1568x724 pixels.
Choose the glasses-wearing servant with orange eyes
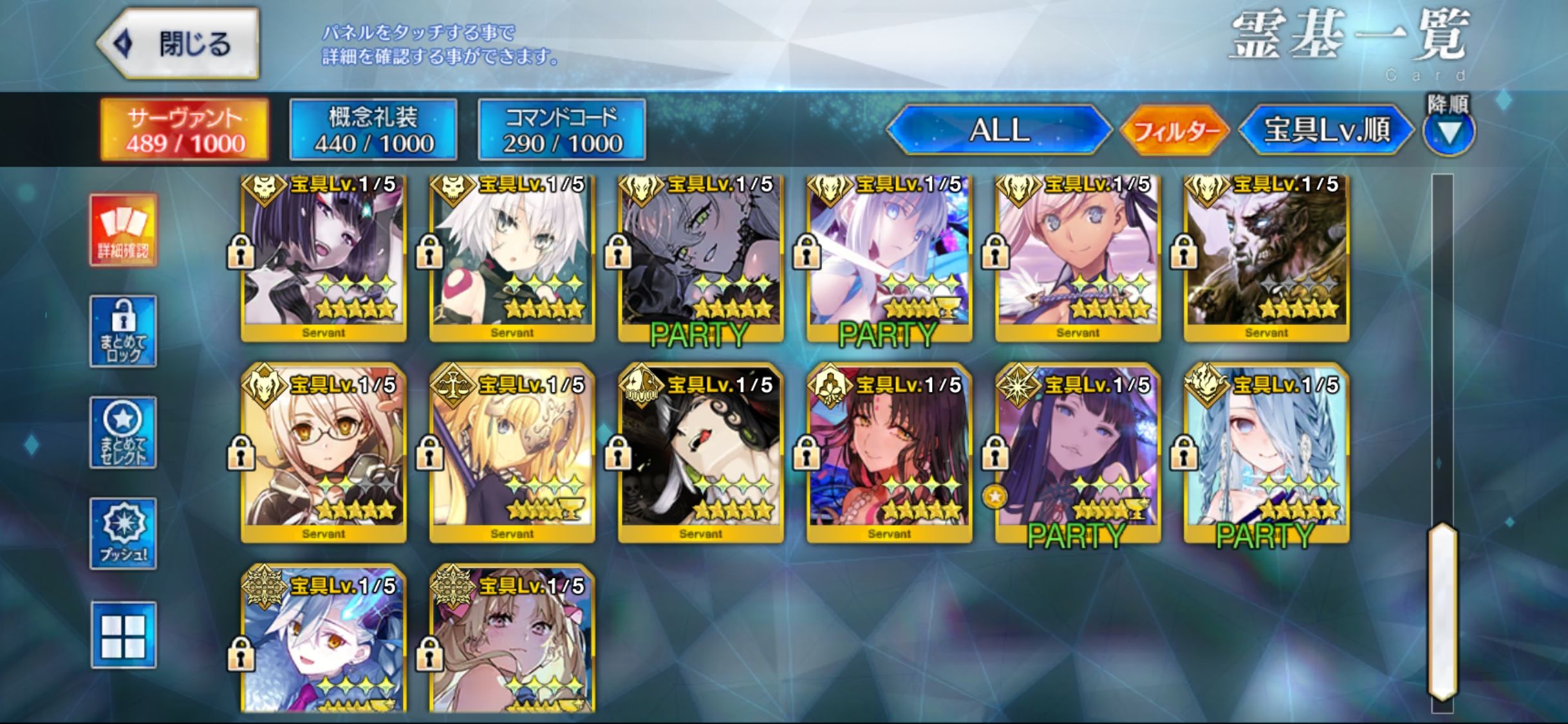[324, 454]
